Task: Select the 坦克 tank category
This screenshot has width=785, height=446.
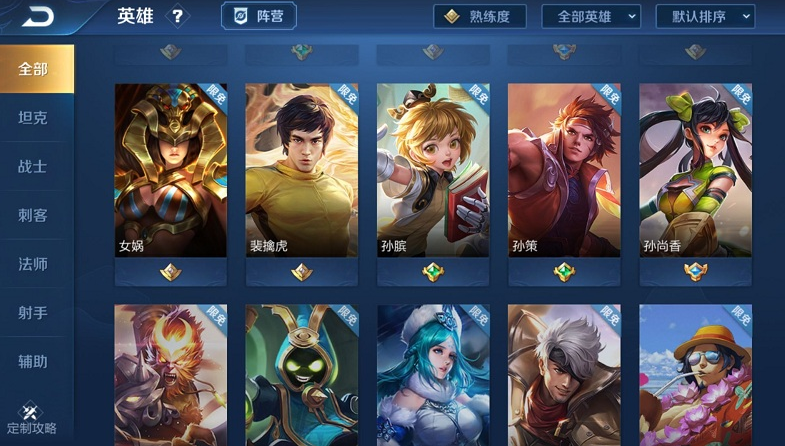Action: pyautogui.click(x=34, y=118)
